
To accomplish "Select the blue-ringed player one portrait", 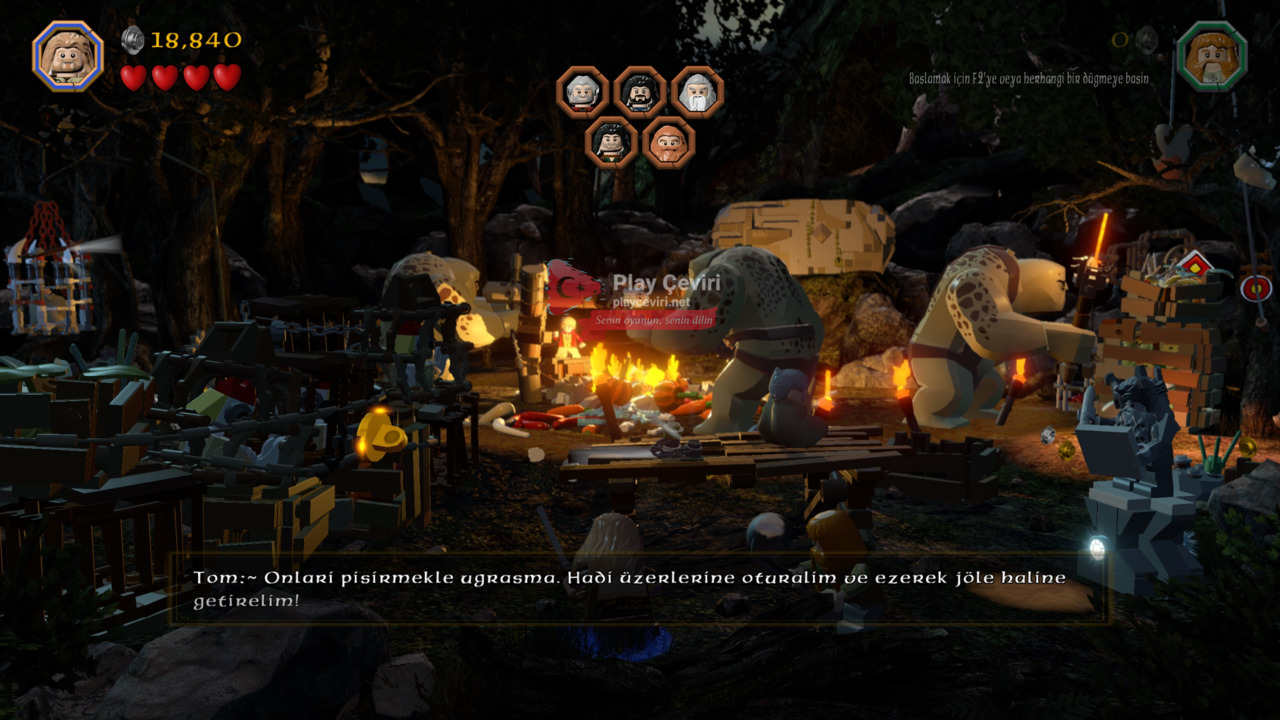I will point(68,56).
